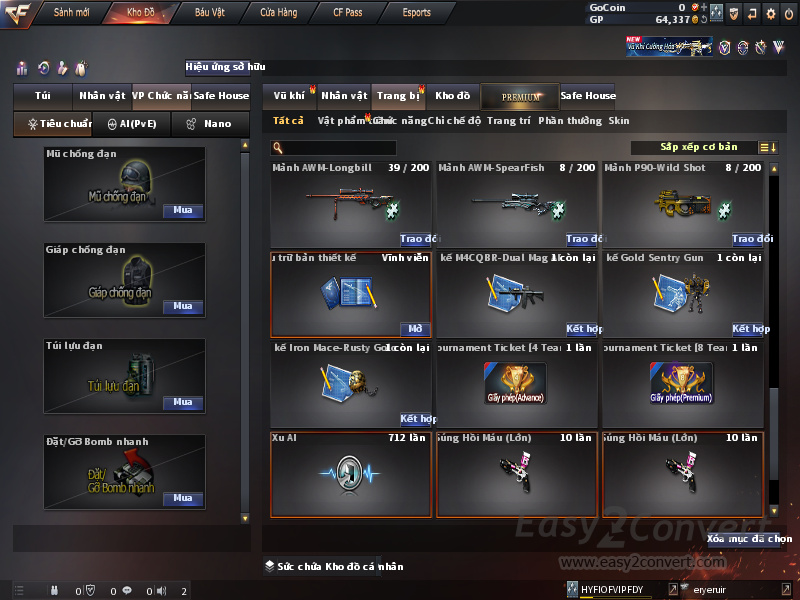
Task: Open the blueprint storage item with Mở
Action: tap(416, 329)
